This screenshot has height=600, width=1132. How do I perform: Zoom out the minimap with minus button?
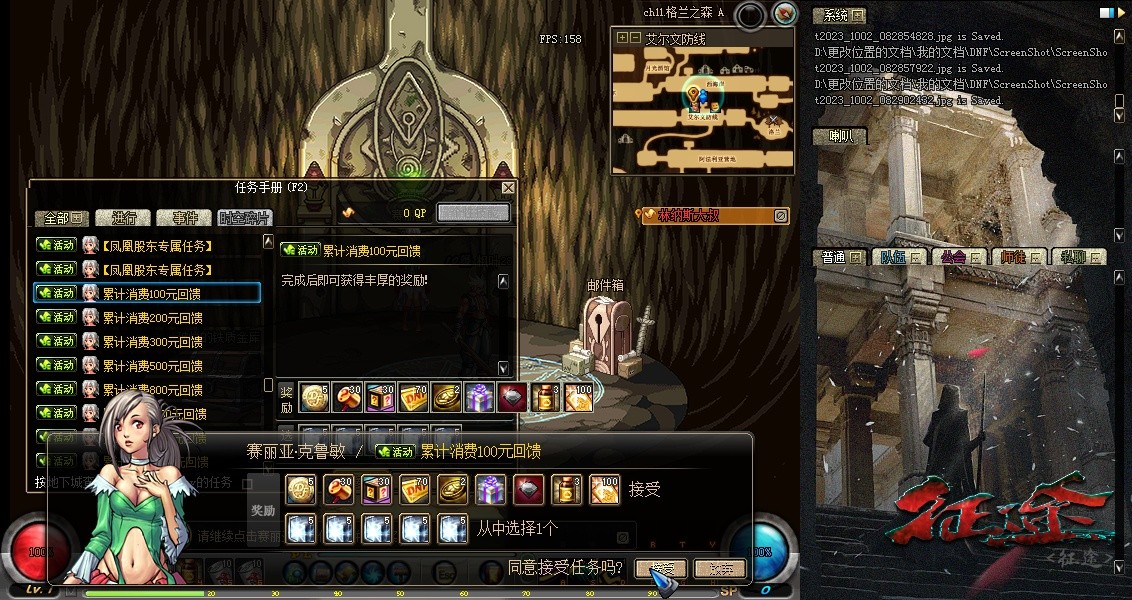click(634, 38)
